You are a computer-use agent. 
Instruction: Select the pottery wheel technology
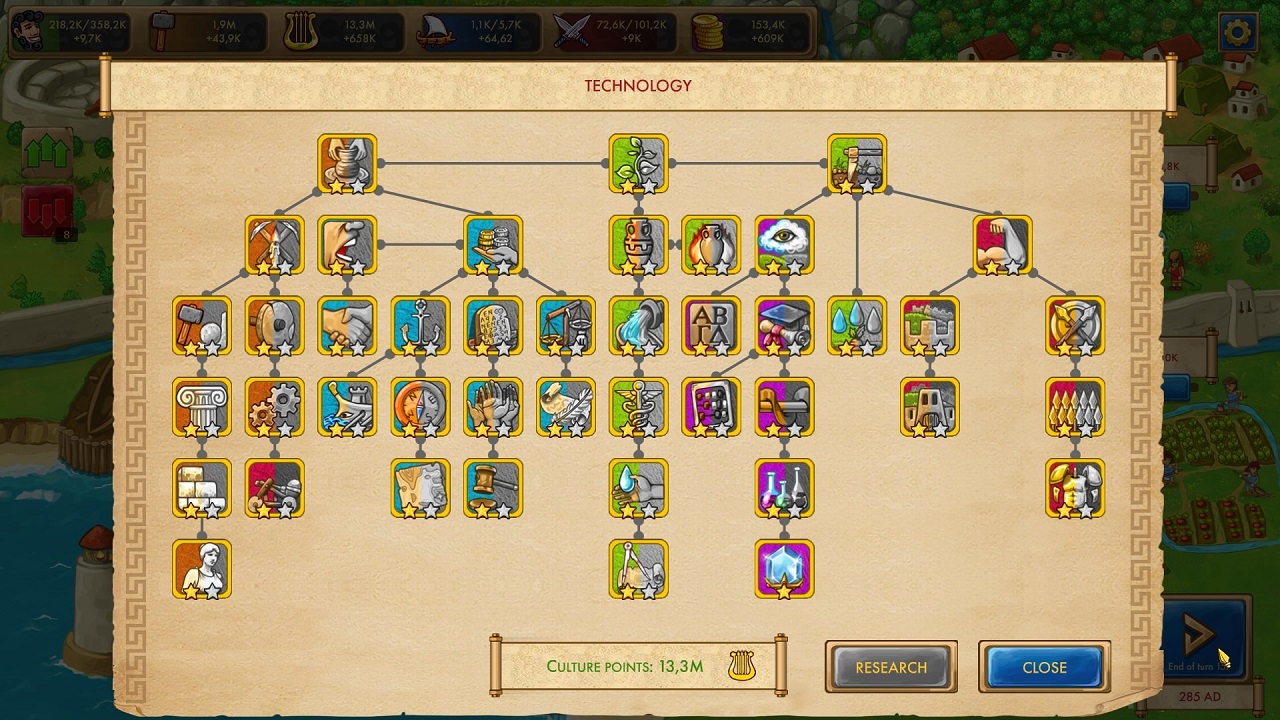(x=347, y=163)
